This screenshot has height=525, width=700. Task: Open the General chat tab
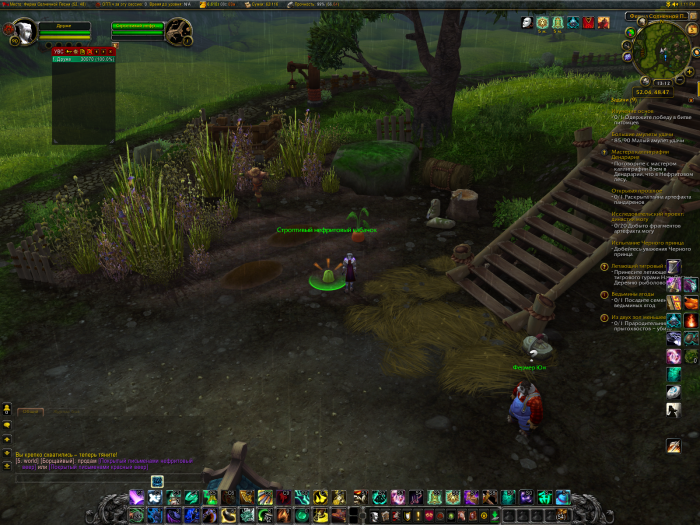point(31,412)
